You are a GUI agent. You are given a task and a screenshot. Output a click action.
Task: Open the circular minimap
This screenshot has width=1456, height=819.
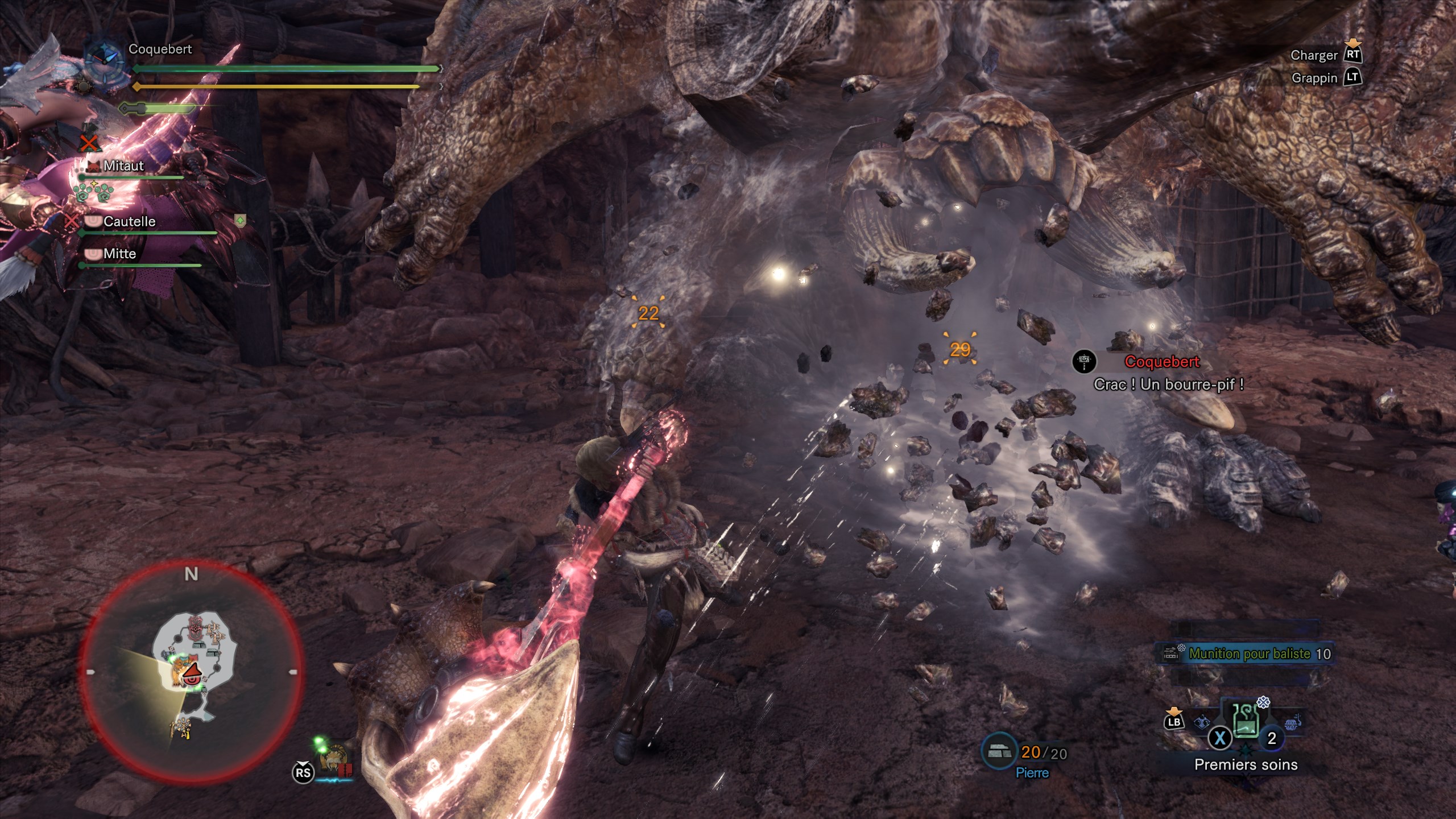click(x=191, y=672)
